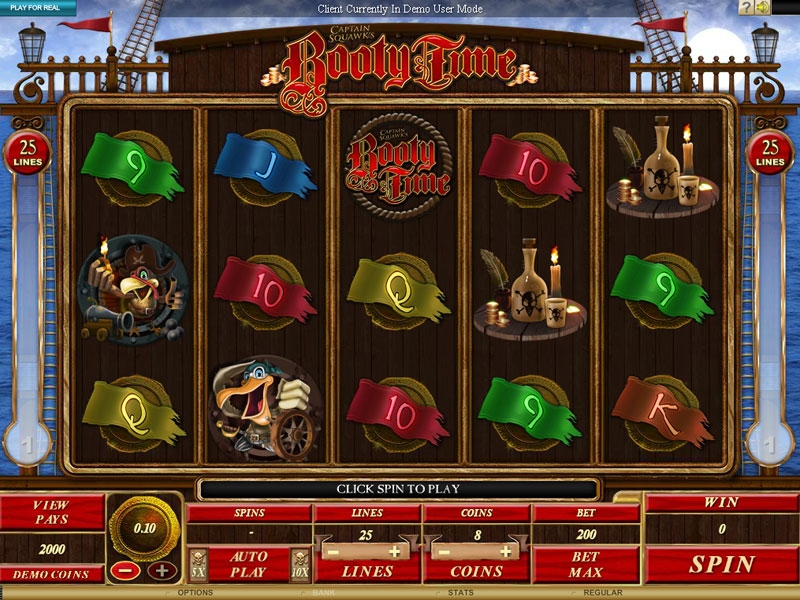This screenshot has height=600, width=800.
Task: Increase the number of lines
Action: (396, 551)
